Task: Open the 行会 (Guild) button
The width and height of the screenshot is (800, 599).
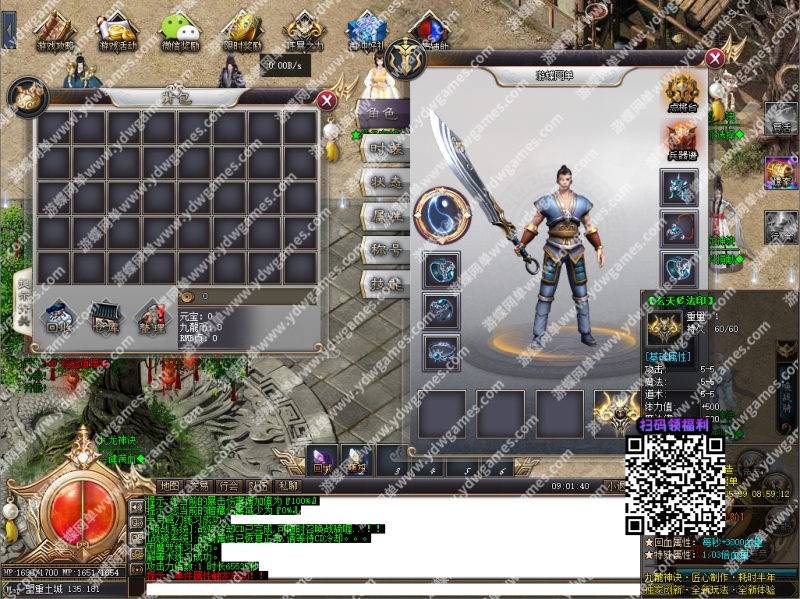Action: tap(228, 486)
